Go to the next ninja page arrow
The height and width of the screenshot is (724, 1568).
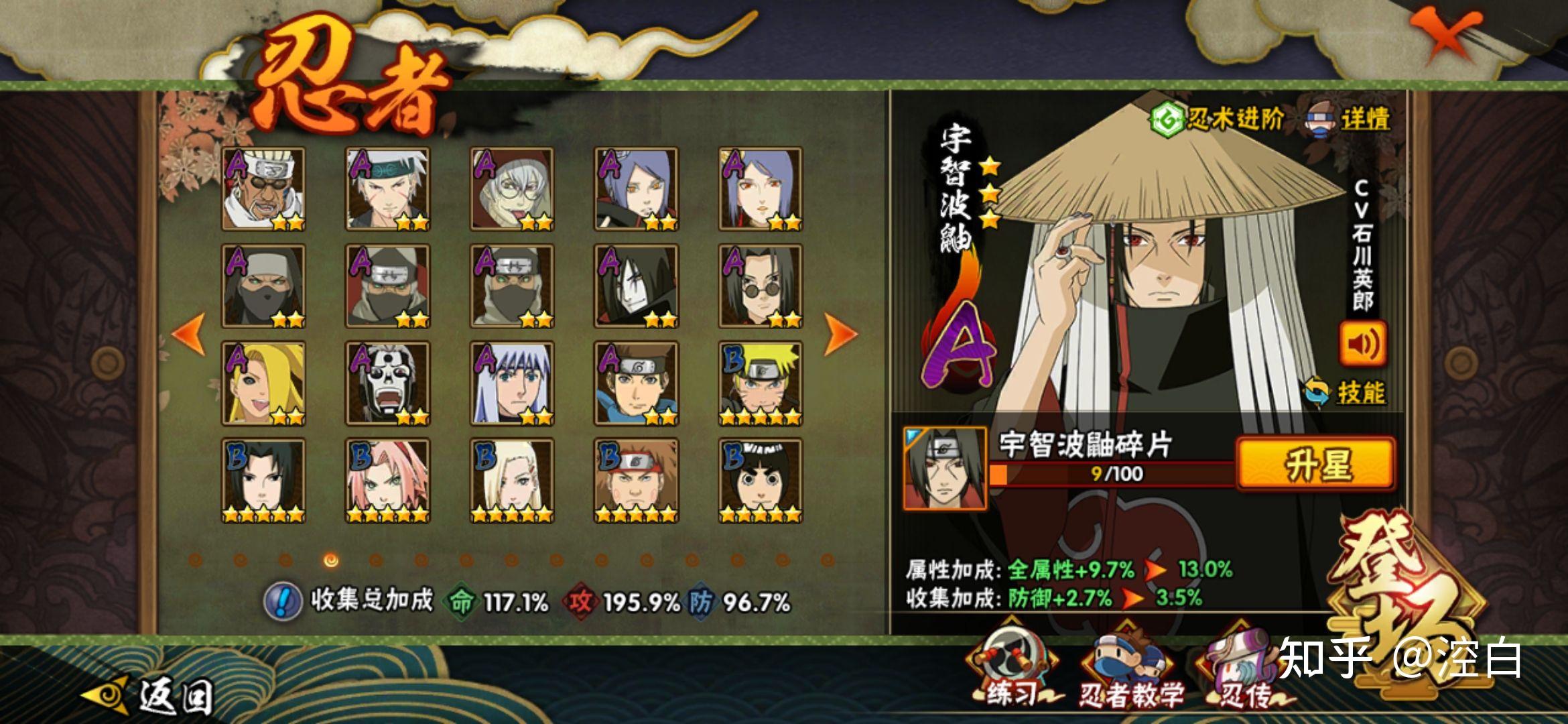click(x=840, y=333)
